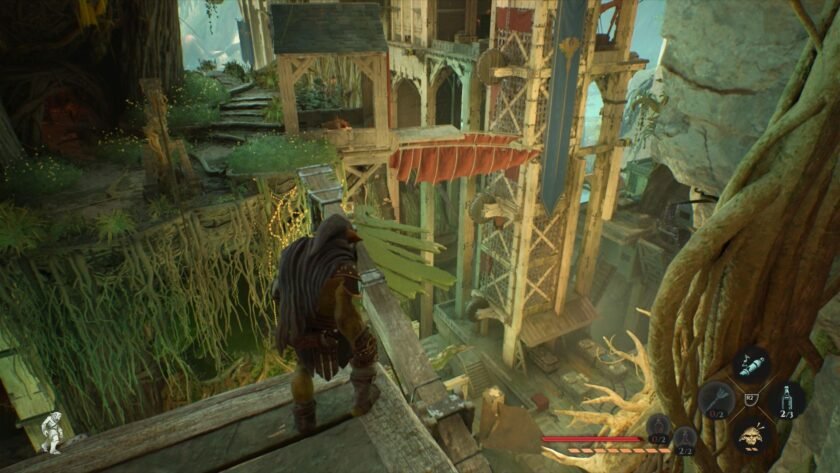Select the whistle item in the wheel
840x473 pixels.
pos(751,365)
